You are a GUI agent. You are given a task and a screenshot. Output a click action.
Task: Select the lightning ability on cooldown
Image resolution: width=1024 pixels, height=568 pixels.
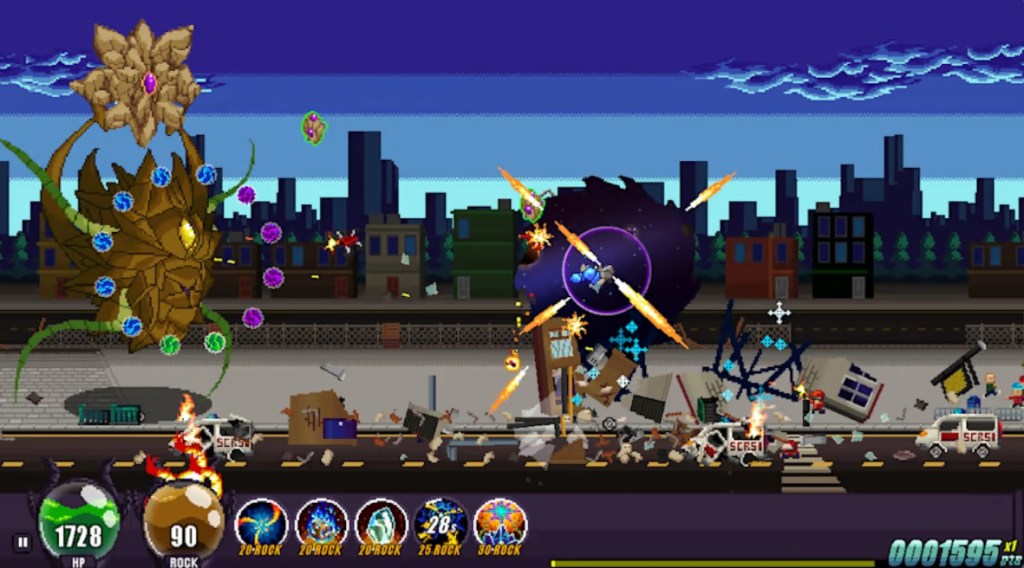click(x=441, y=523)
